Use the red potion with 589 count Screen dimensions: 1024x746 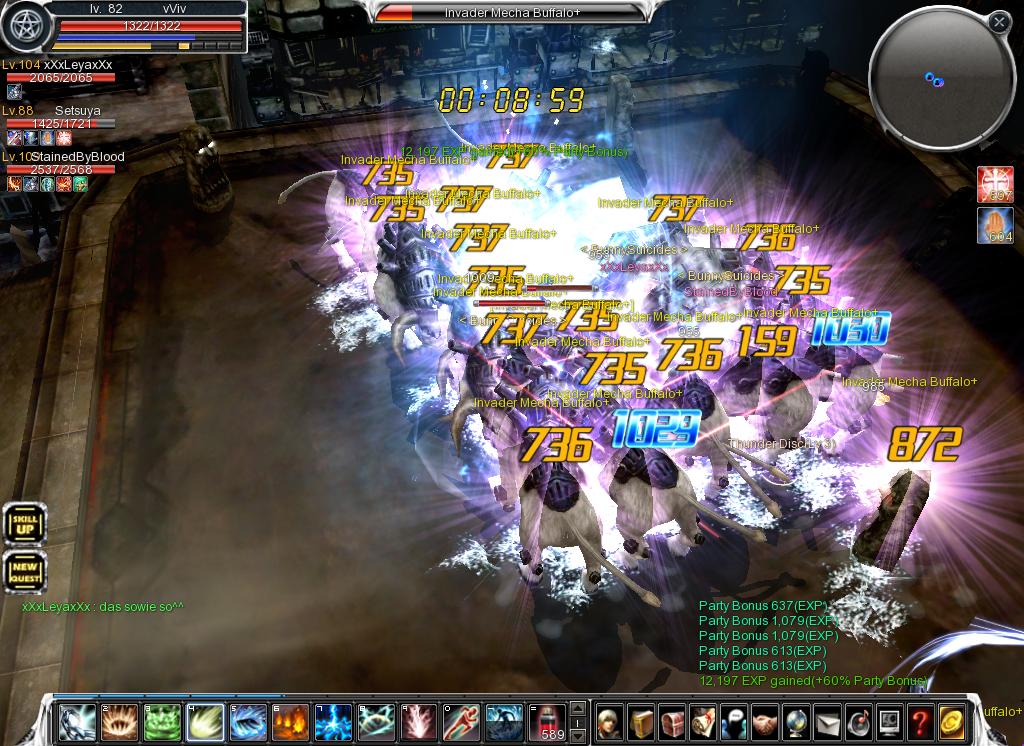click(x=546, y=720)
